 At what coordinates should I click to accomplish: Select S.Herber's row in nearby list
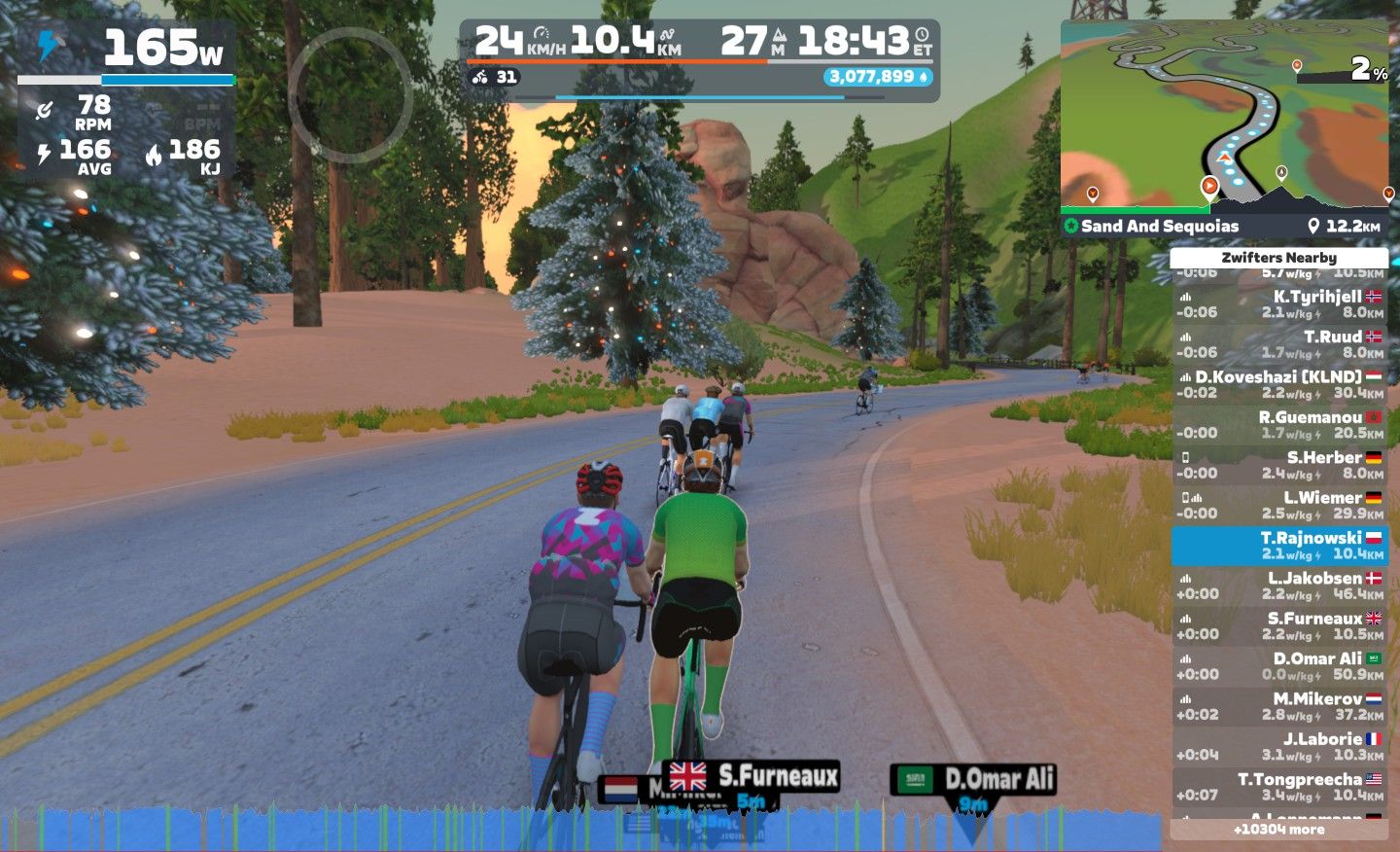(x=1278, y=465)
